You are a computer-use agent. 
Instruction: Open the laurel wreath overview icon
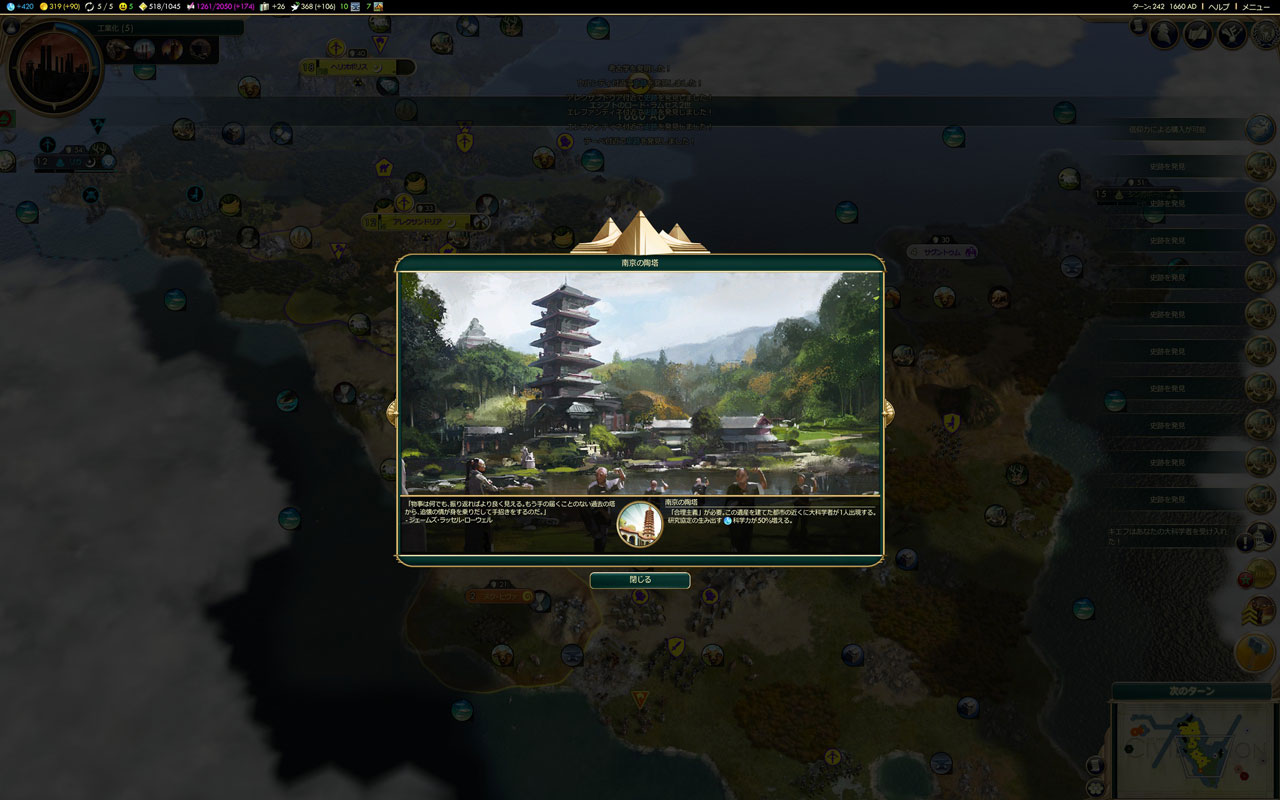point(1265,35)
